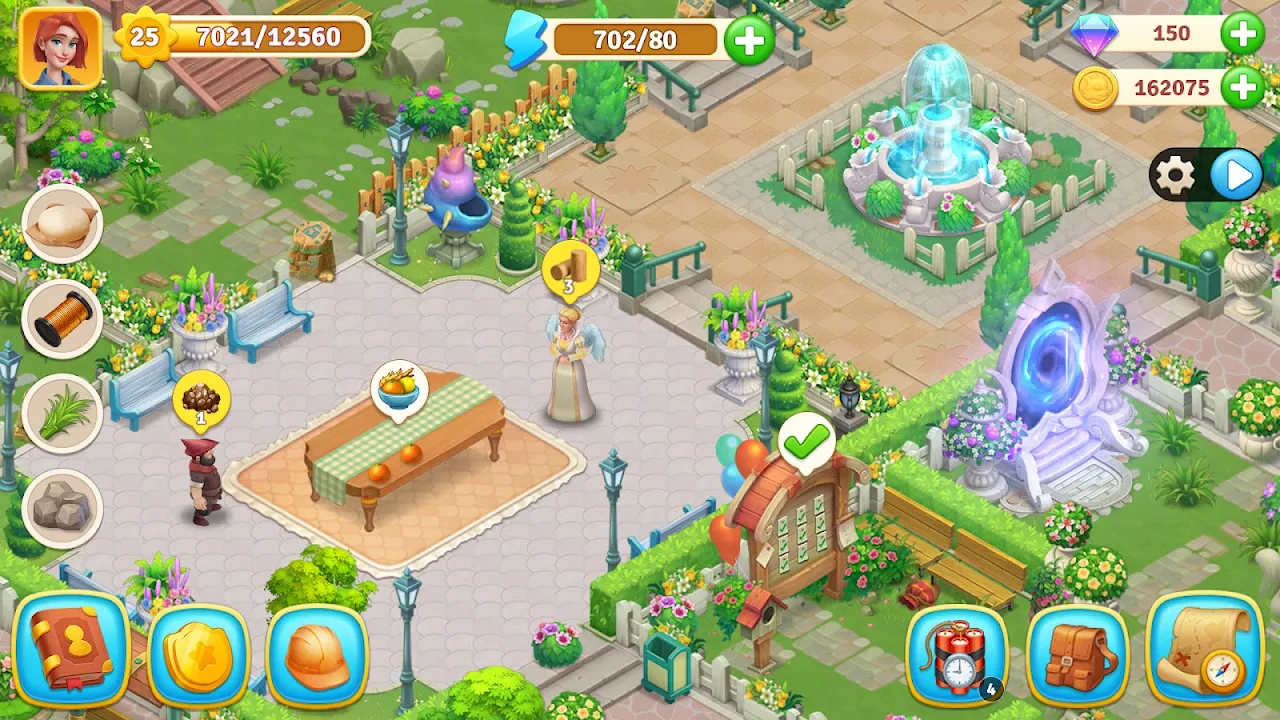Collect the fruit bowl bubble over the table

[399, 387]
